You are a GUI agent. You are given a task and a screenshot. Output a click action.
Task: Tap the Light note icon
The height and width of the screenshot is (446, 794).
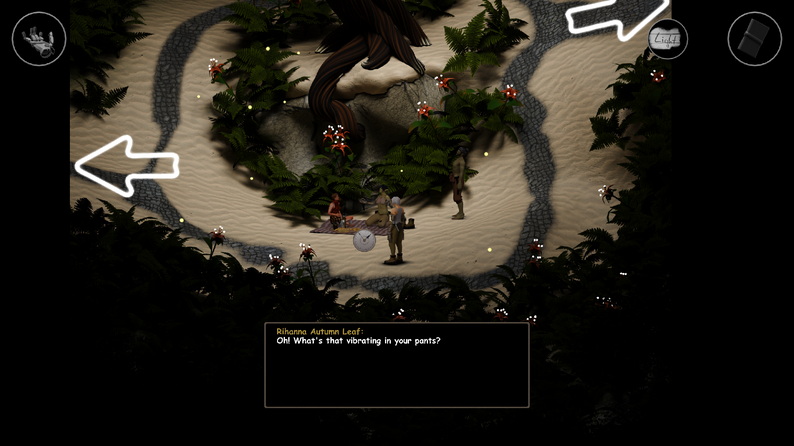pyautogui.click(x=667, y=39)
